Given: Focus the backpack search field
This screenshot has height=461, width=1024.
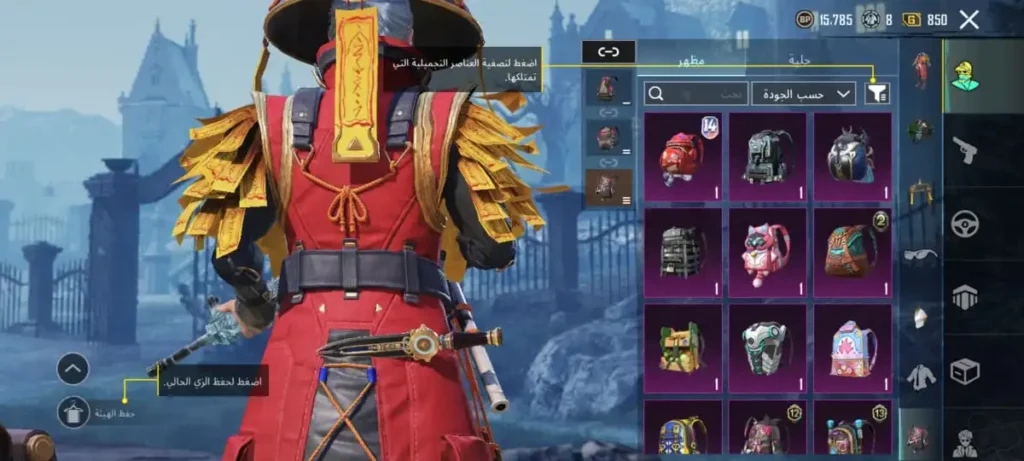Looking at the screenshot, I should coord(695,94).
